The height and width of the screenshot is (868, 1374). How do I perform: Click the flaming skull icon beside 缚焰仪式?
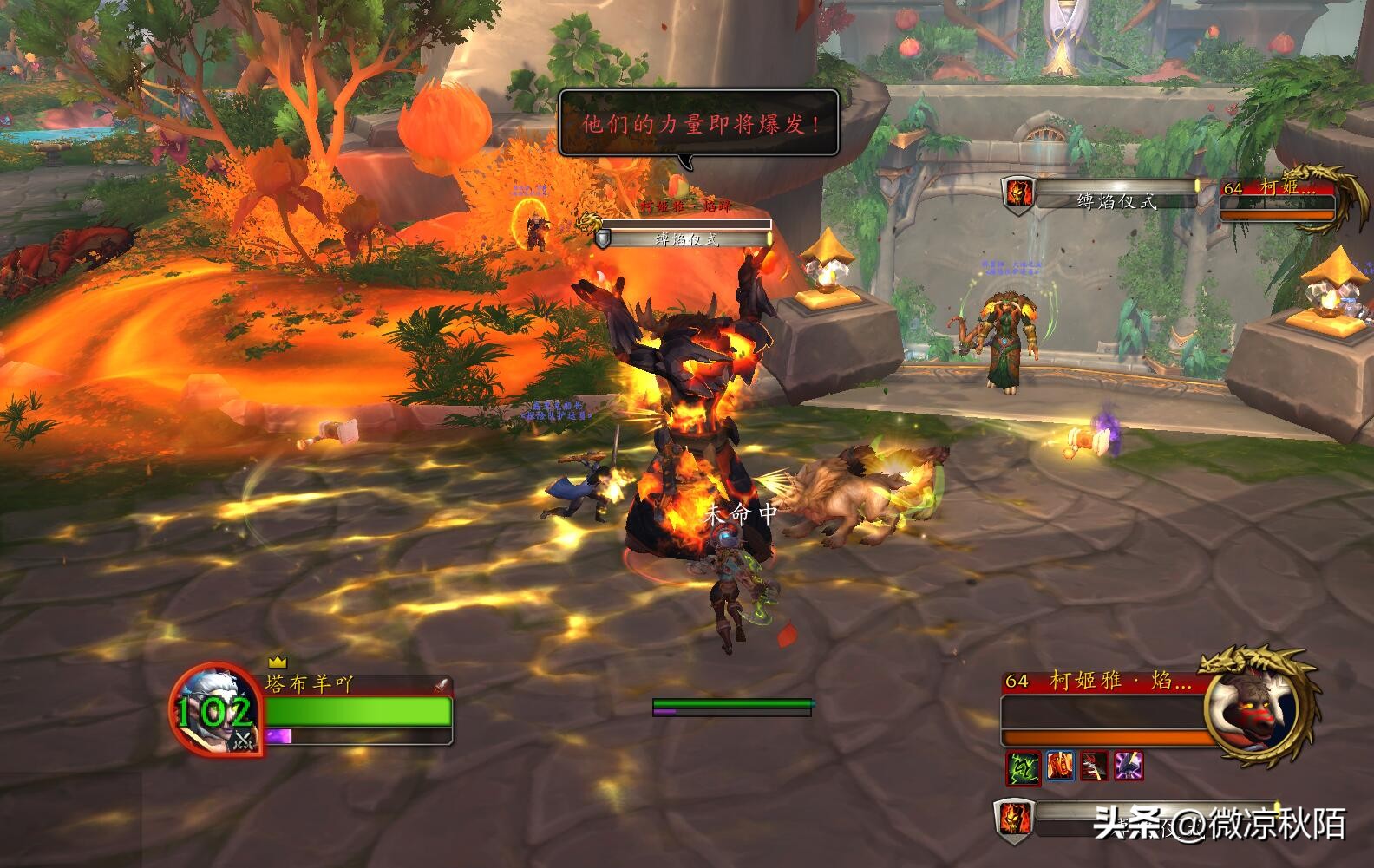coord(1017,193)
